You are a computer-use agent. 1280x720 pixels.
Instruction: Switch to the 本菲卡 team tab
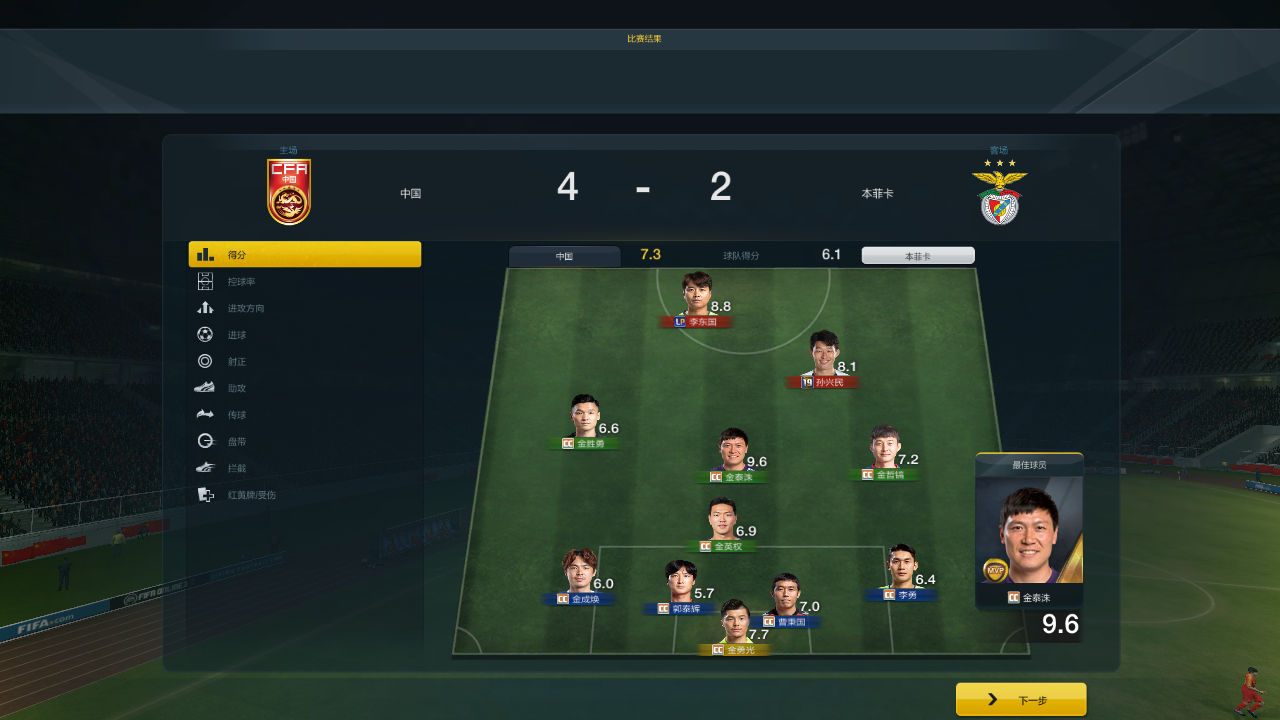pyautogui.click(x=918, y=256)
